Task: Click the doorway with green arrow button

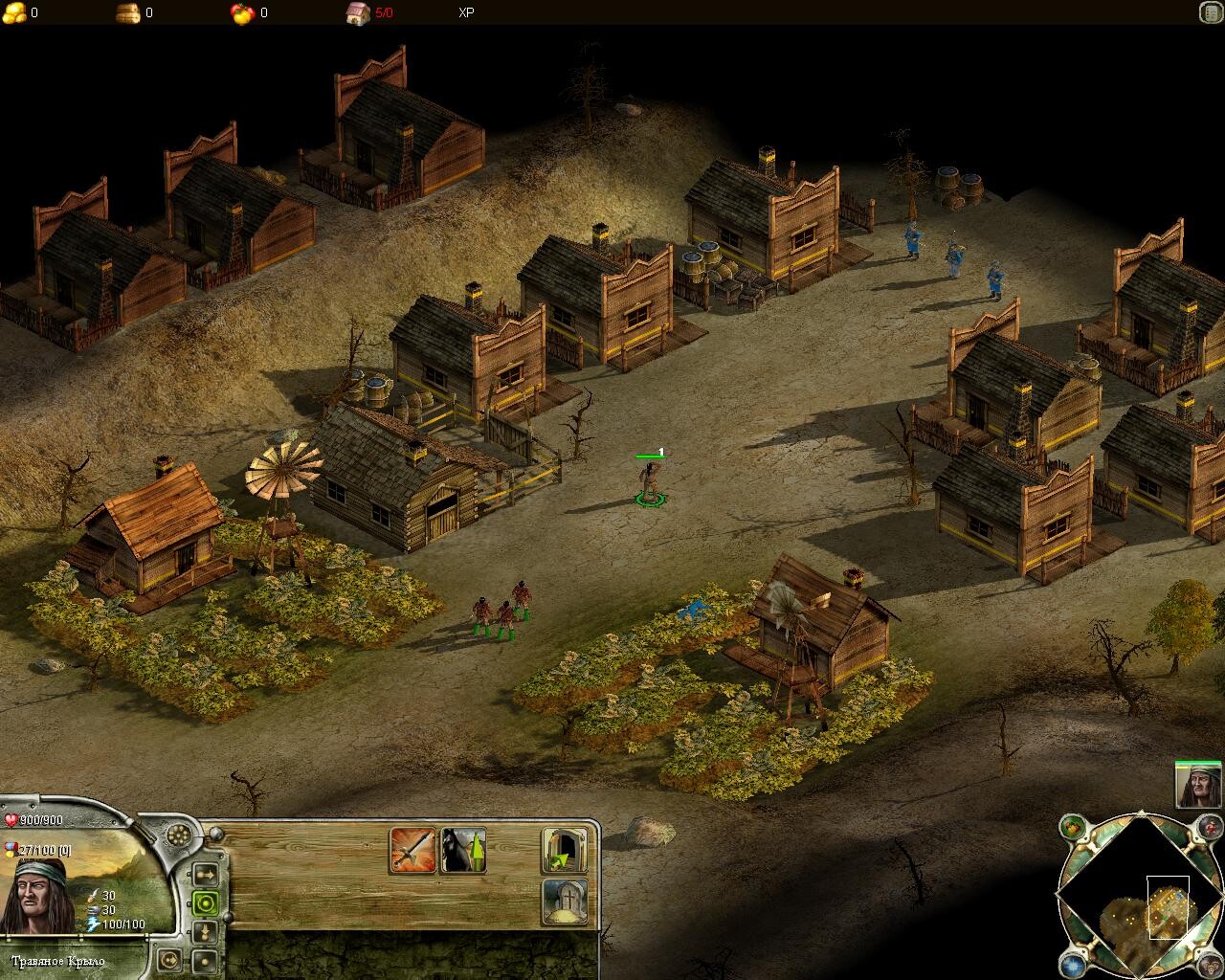Action: pyautogui.click(x=564, y=850)
